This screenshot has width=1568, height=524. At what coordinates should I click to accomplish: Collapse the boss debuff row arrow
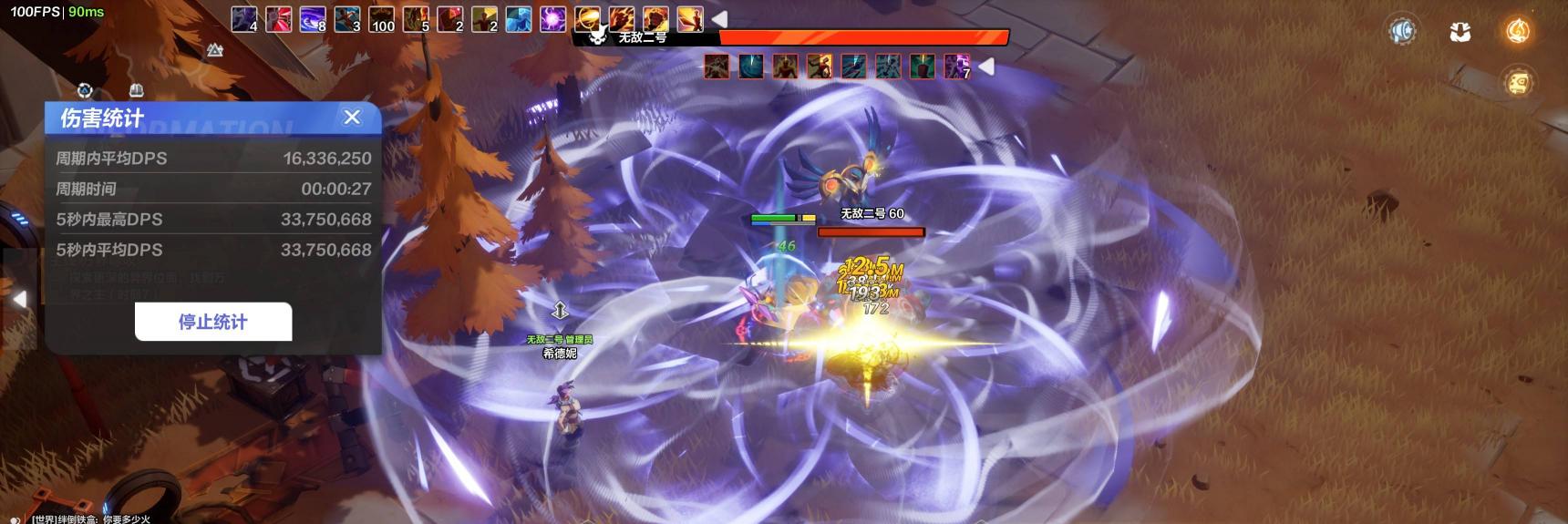[985, 66]
